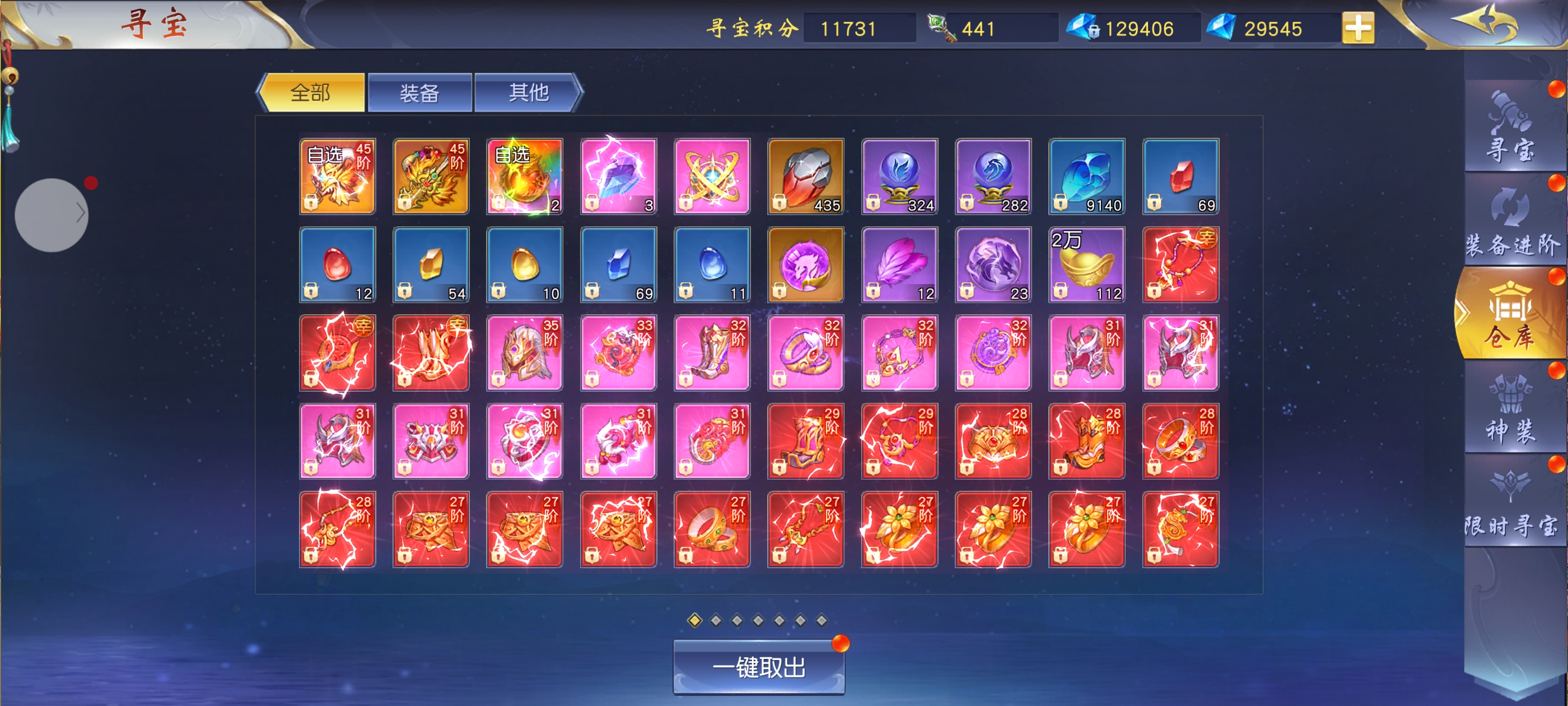
Task: Add diamonds with the yellow plus button
Action: [x=1357, y=28]
